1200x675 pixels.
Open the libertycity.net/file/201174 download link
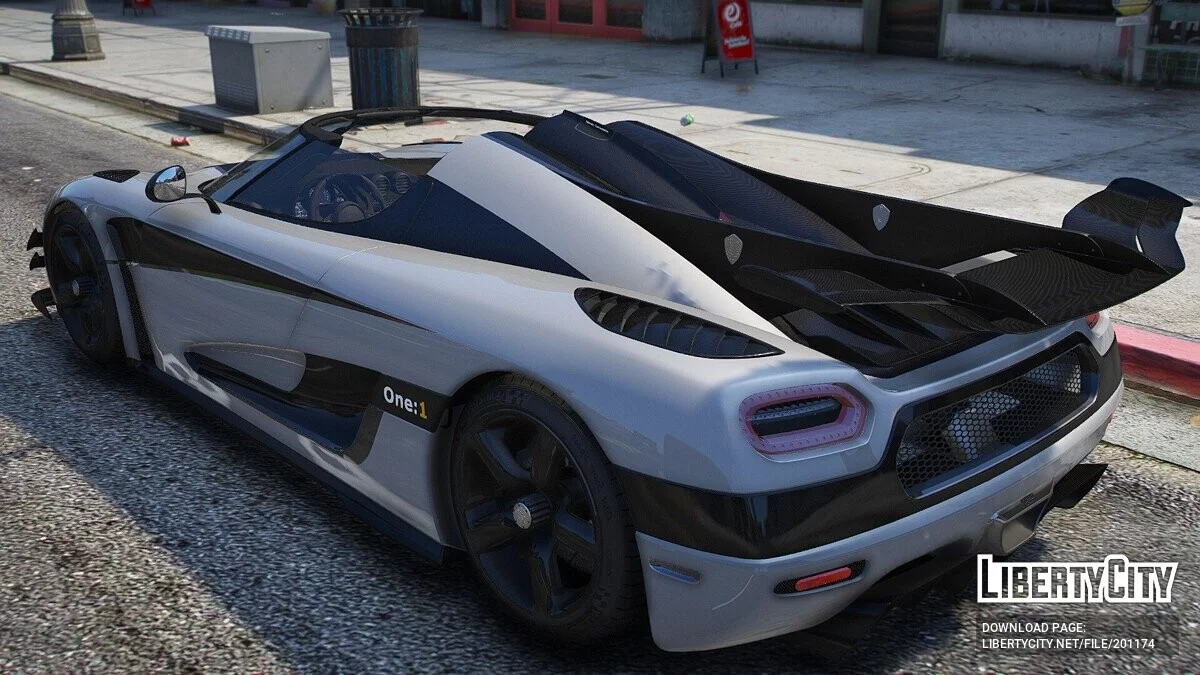pos(1067,644)
